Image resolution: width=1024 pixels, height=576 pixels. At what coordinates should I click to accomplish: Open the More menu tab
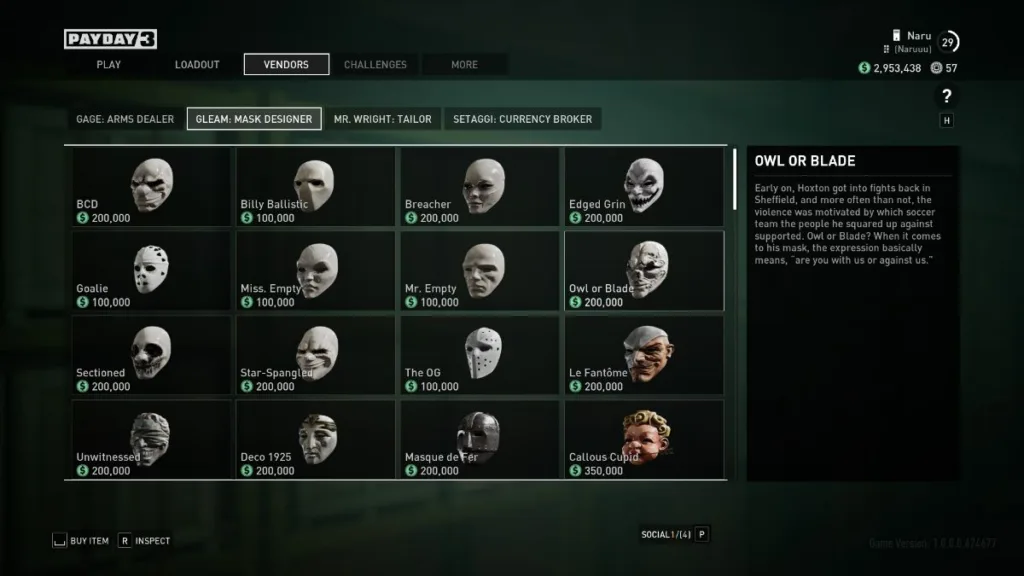point(464,65)
